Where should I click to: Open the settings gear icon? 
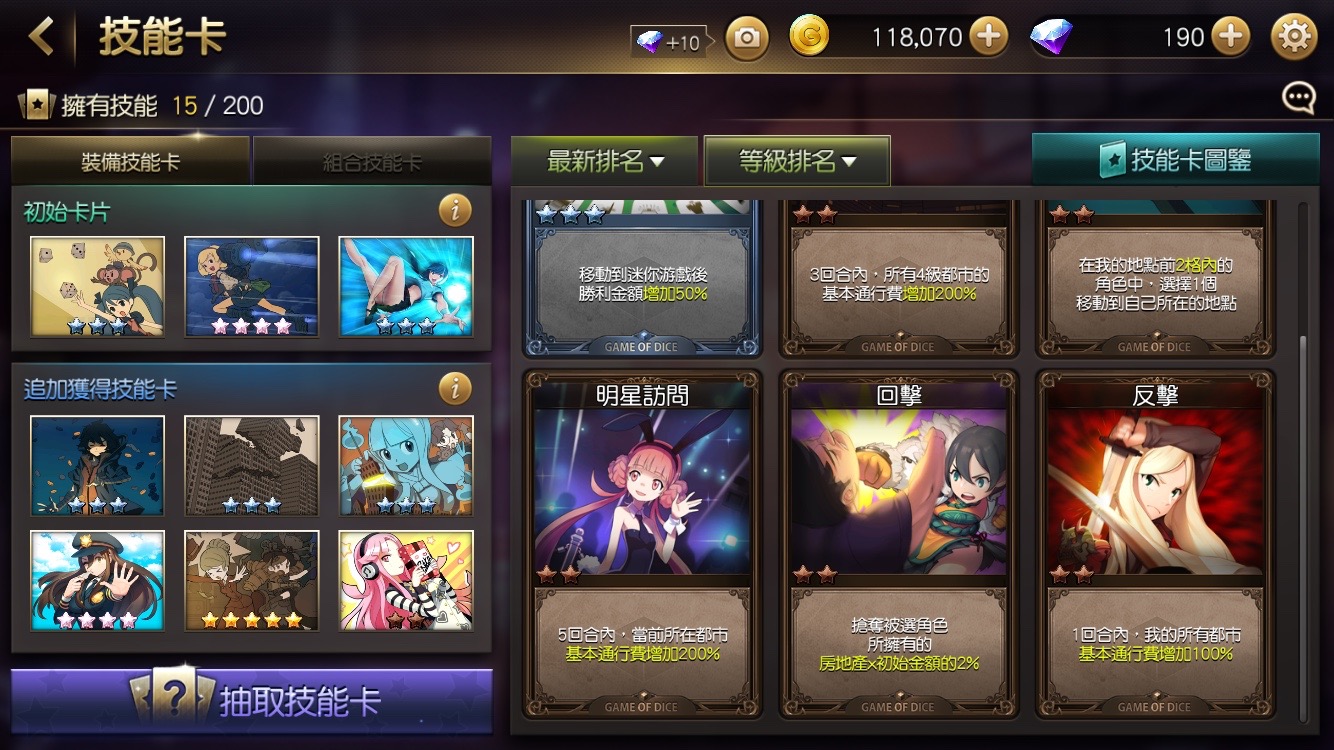point(1296,36)
